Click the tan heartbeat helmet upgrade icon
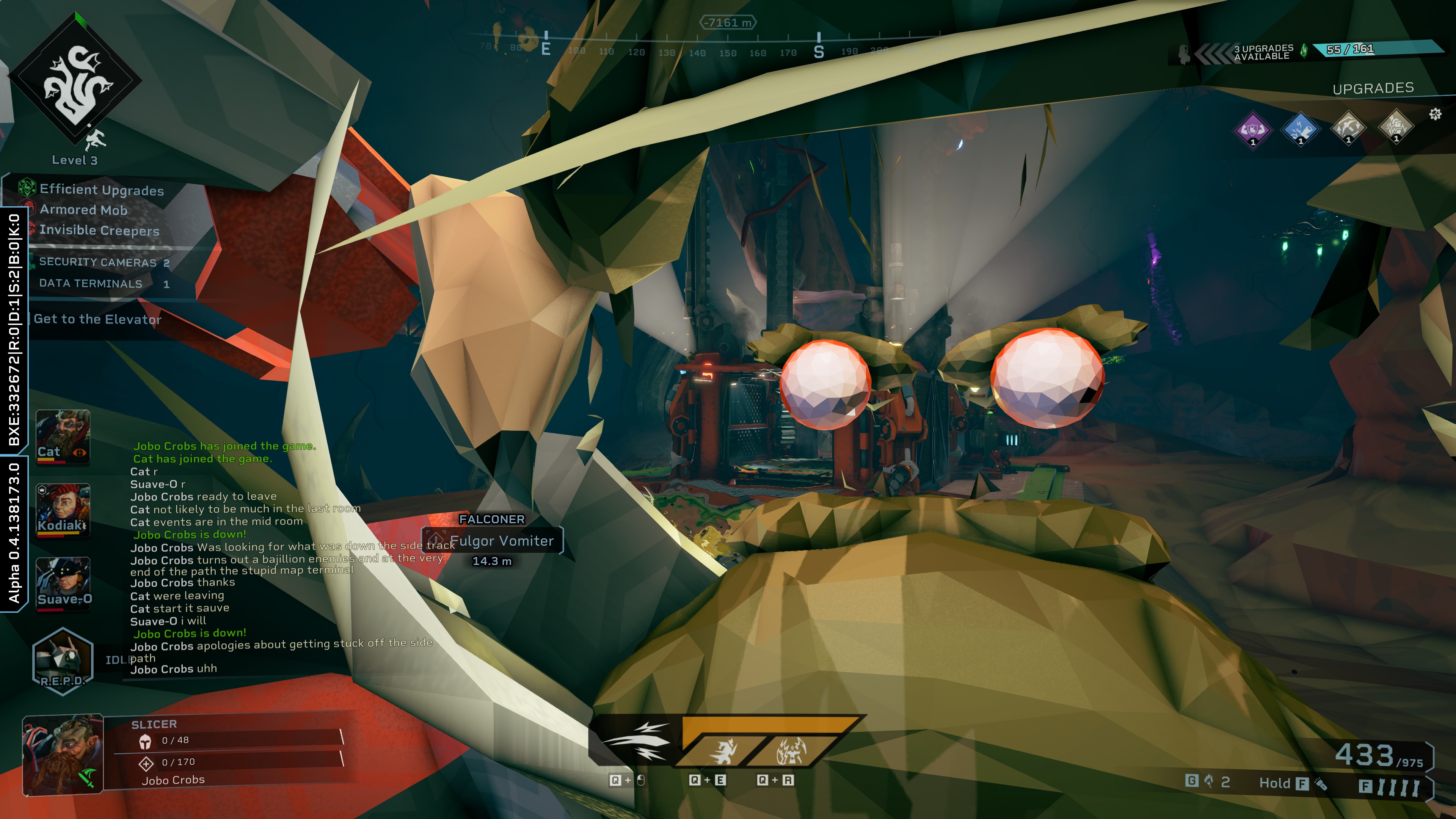 [x=1395, y=127]
